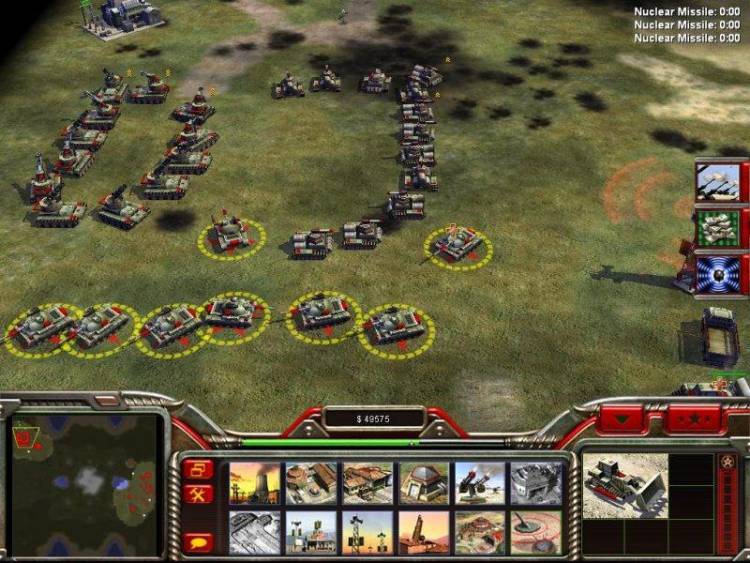The height and width of the screenshot is (563, 750).
Task: Activate the blue EMP Pulse shortcut
Action: point(718,273)
